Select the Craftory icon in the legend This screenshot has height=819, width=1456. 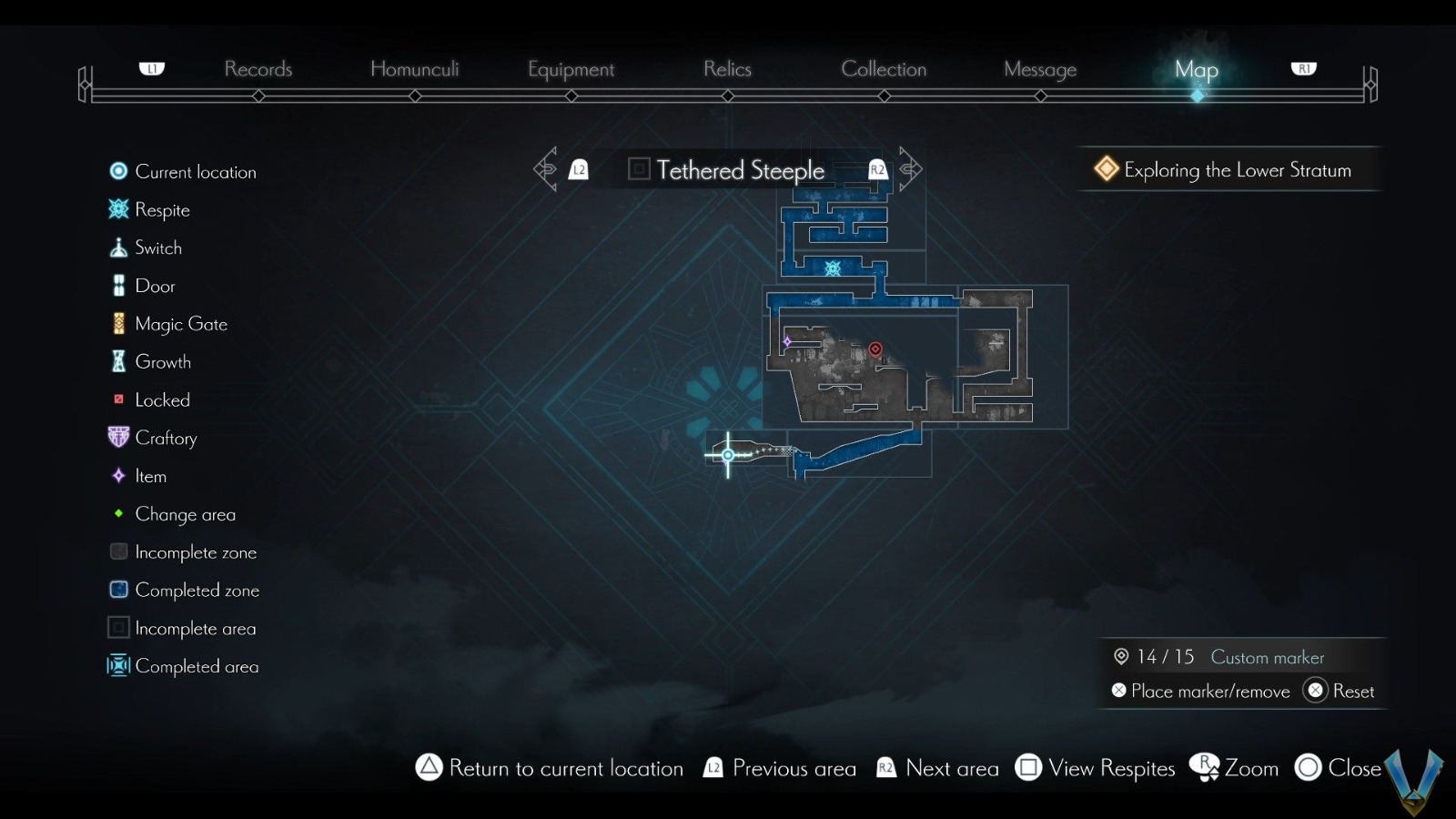pyautogui.click(x=117, y=438)
